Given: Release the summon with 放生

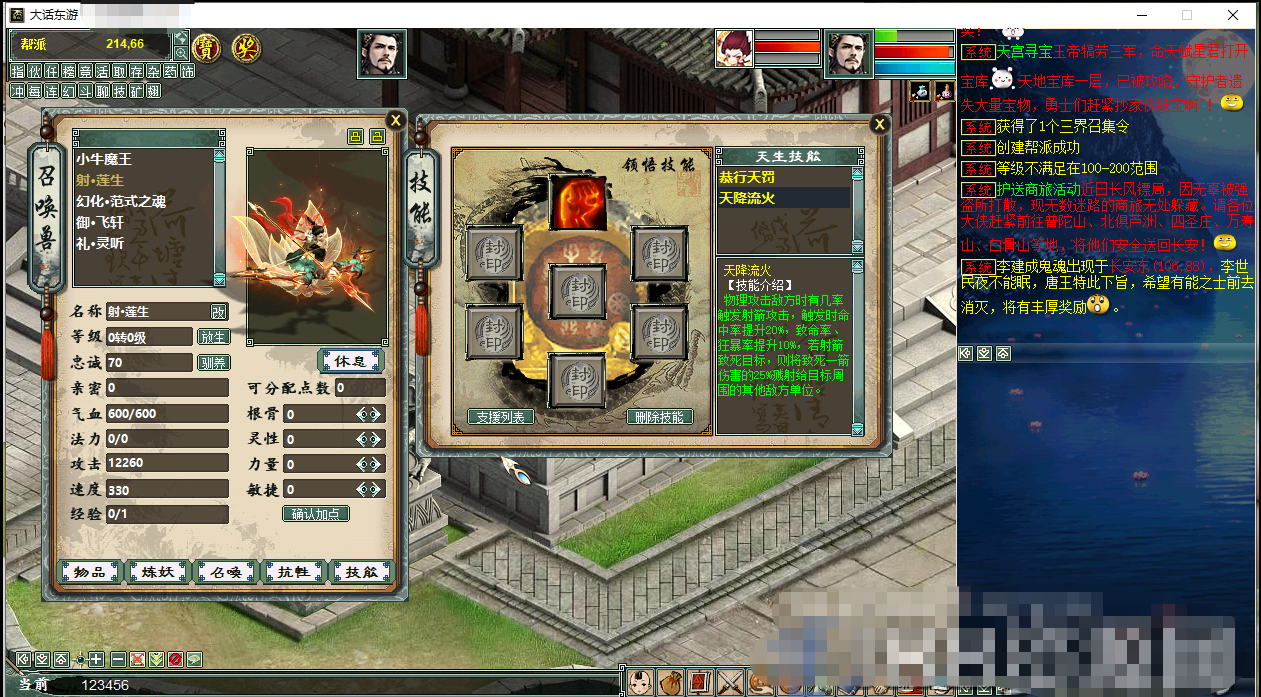Looking at the screenshot, I should point(213,337).
